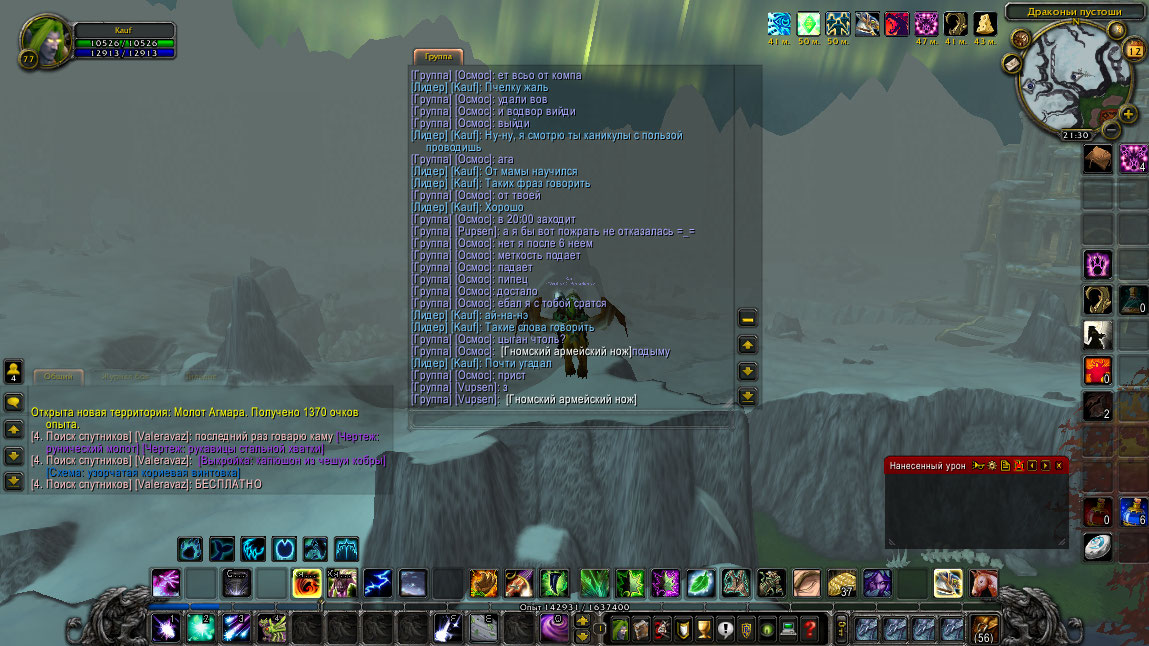The width and height of the screenshot is (1149, 646).
Task: Click the cheese buff icon
Action: (985, 24)
